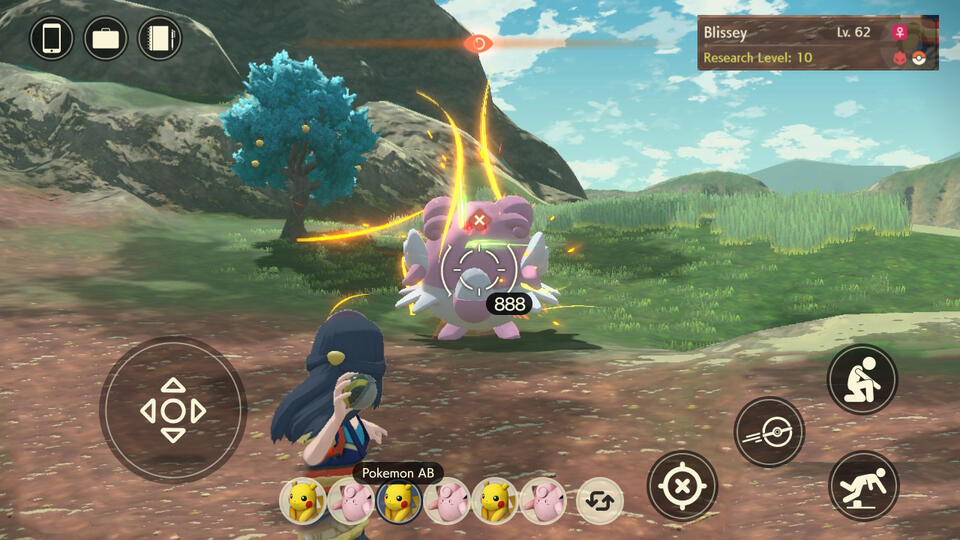Open the briefcase bag inventory

point(106,39)
